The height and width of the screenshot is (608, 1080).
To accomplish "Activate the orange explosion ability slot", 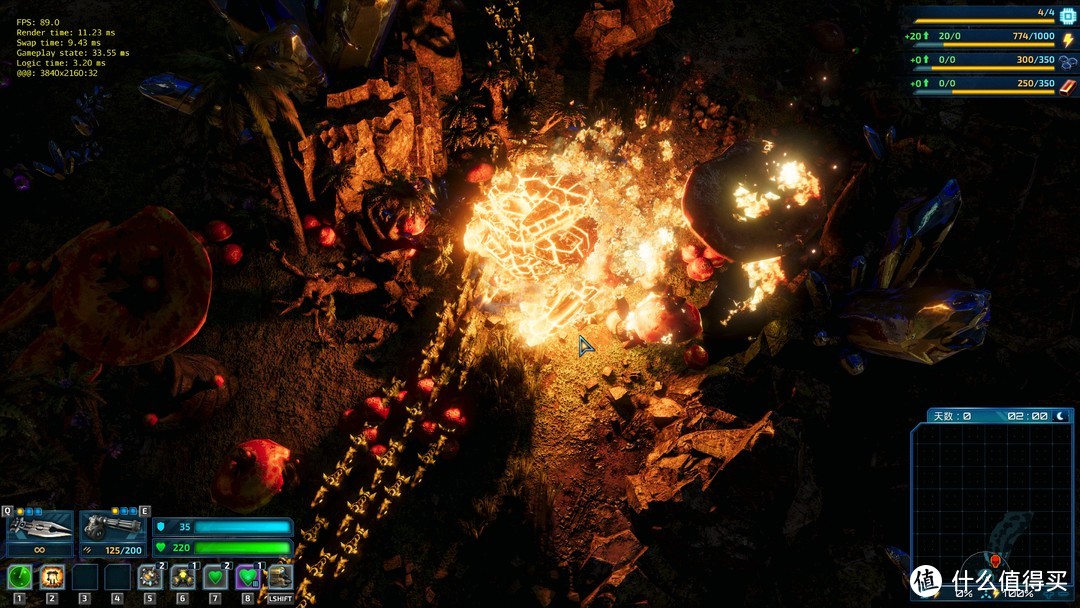I will 52,577.
